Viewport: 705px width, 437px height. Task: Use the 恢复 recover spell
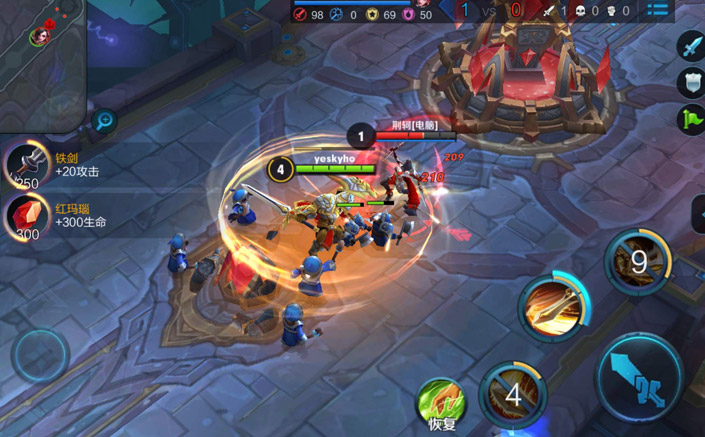tap(441, 402)
